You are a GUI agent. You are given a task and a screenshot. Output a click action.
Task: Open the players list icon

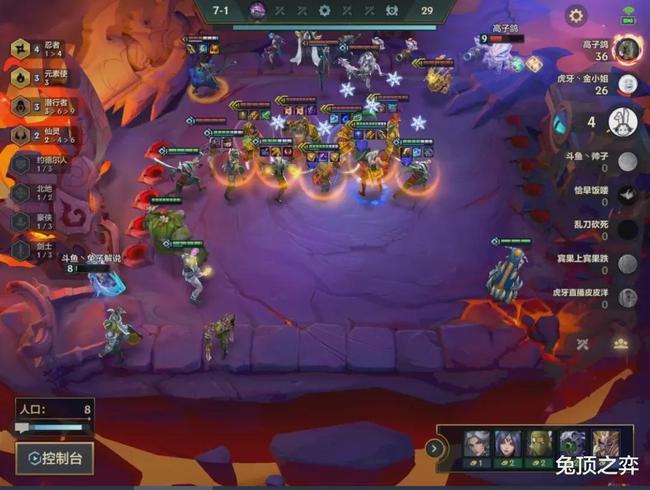click(x=621, y=343)
